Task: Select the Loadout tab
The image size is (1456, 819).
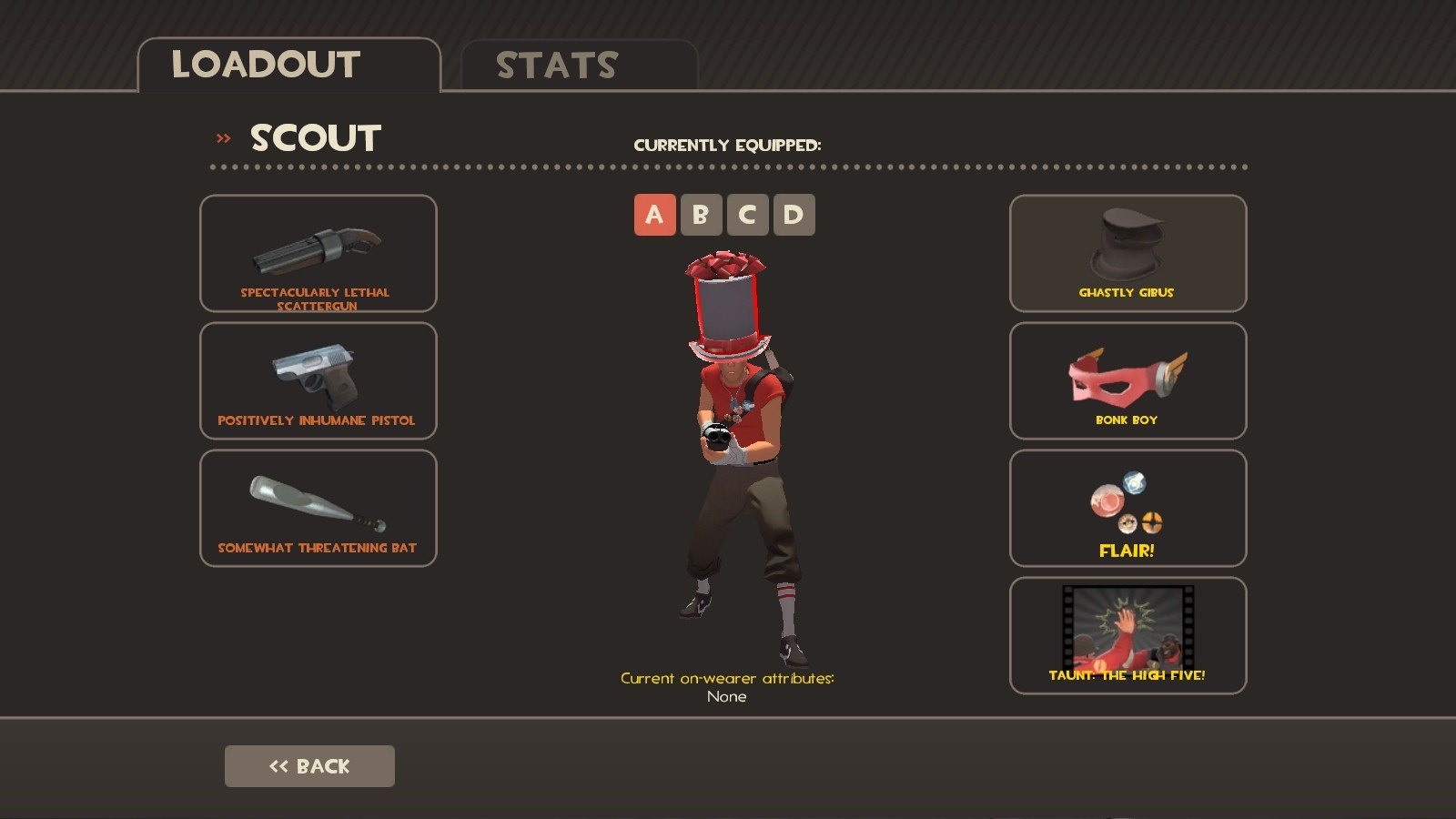Action: [x=288, y=66]
